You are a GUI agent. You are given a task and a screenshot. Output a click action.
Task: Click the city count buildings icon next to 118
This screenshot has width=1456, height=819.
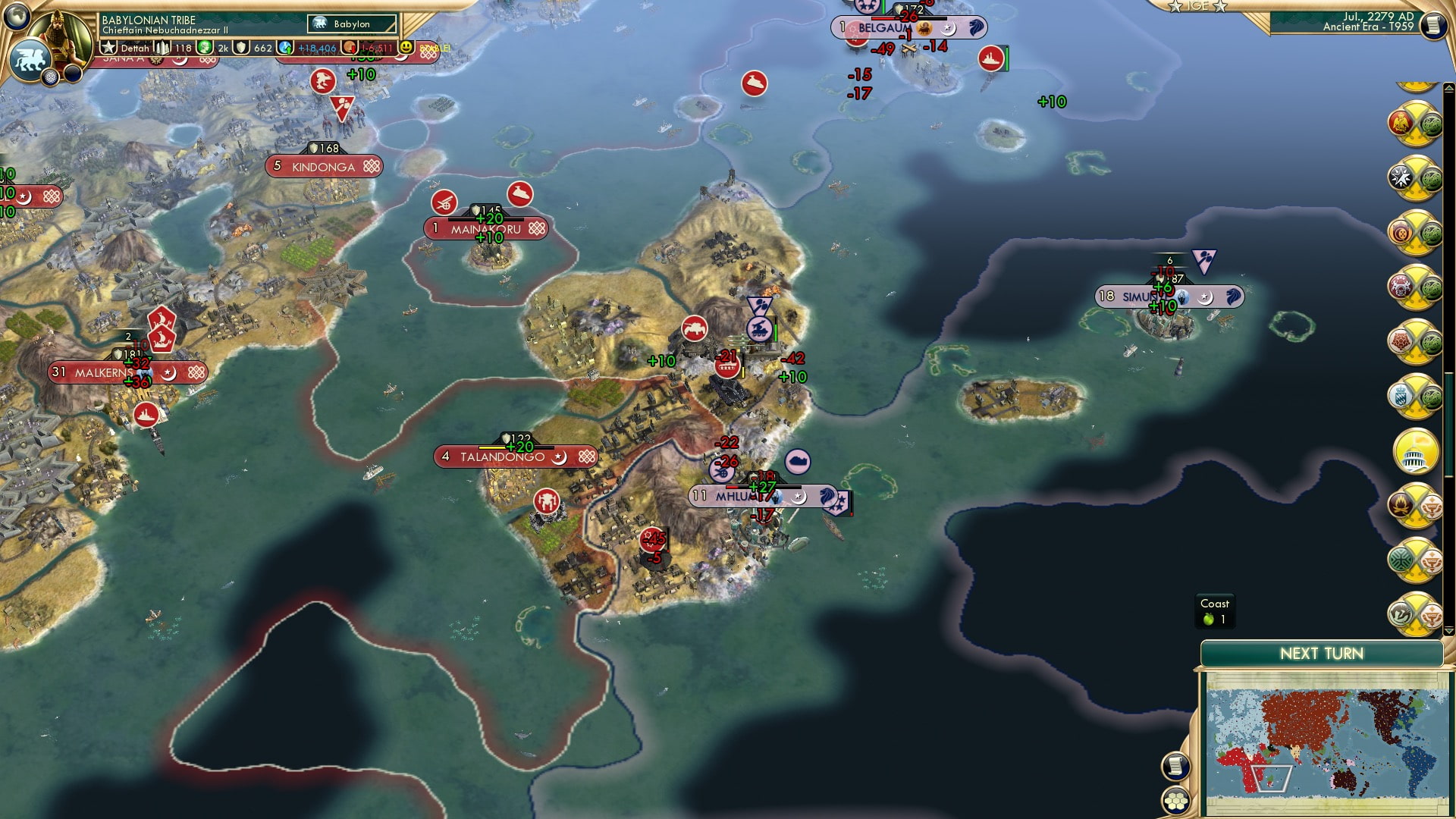coord(163,49)
